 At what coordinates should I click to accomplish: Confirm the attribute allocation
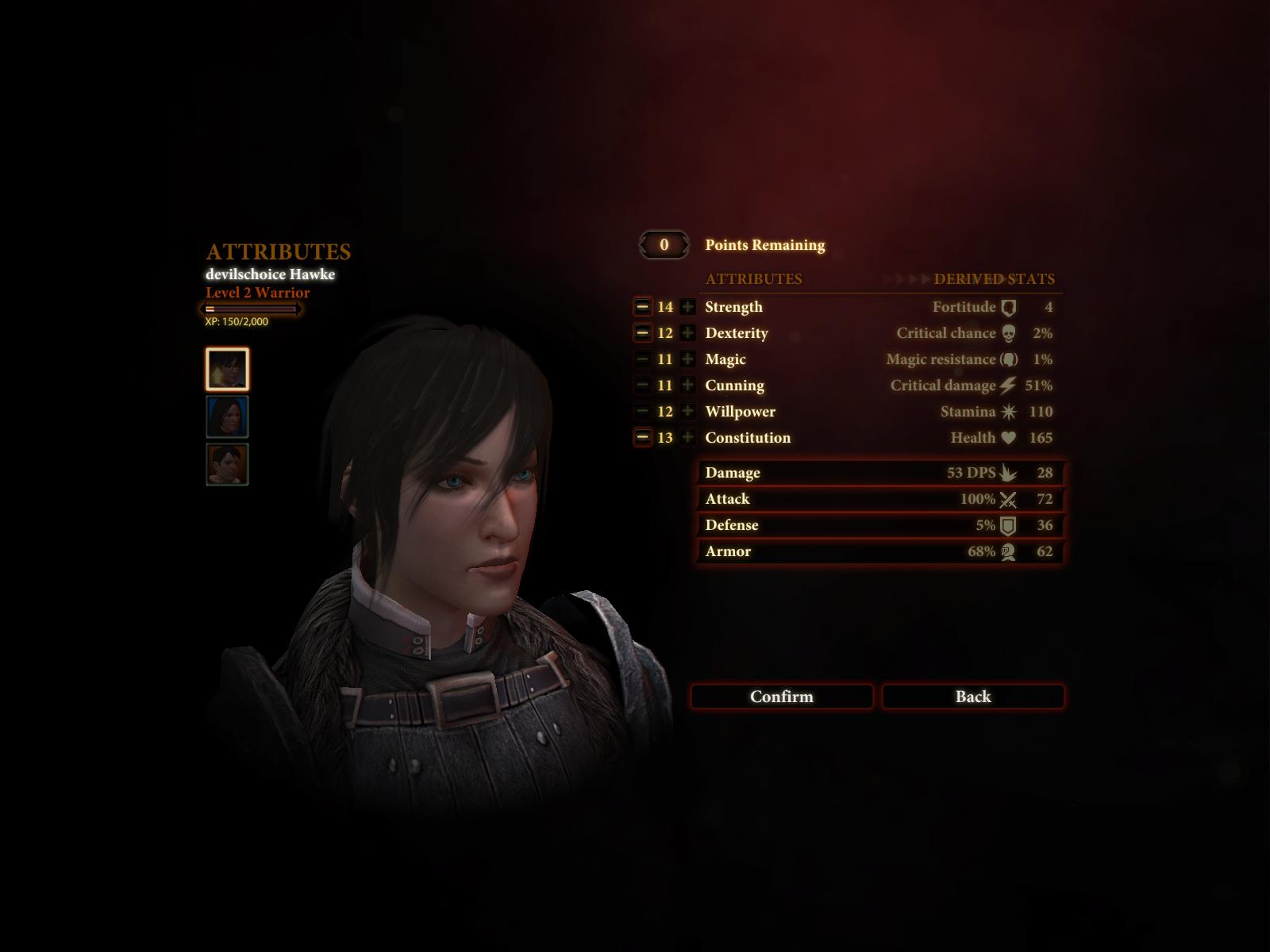pyautogui.click(x=781, y=697)
